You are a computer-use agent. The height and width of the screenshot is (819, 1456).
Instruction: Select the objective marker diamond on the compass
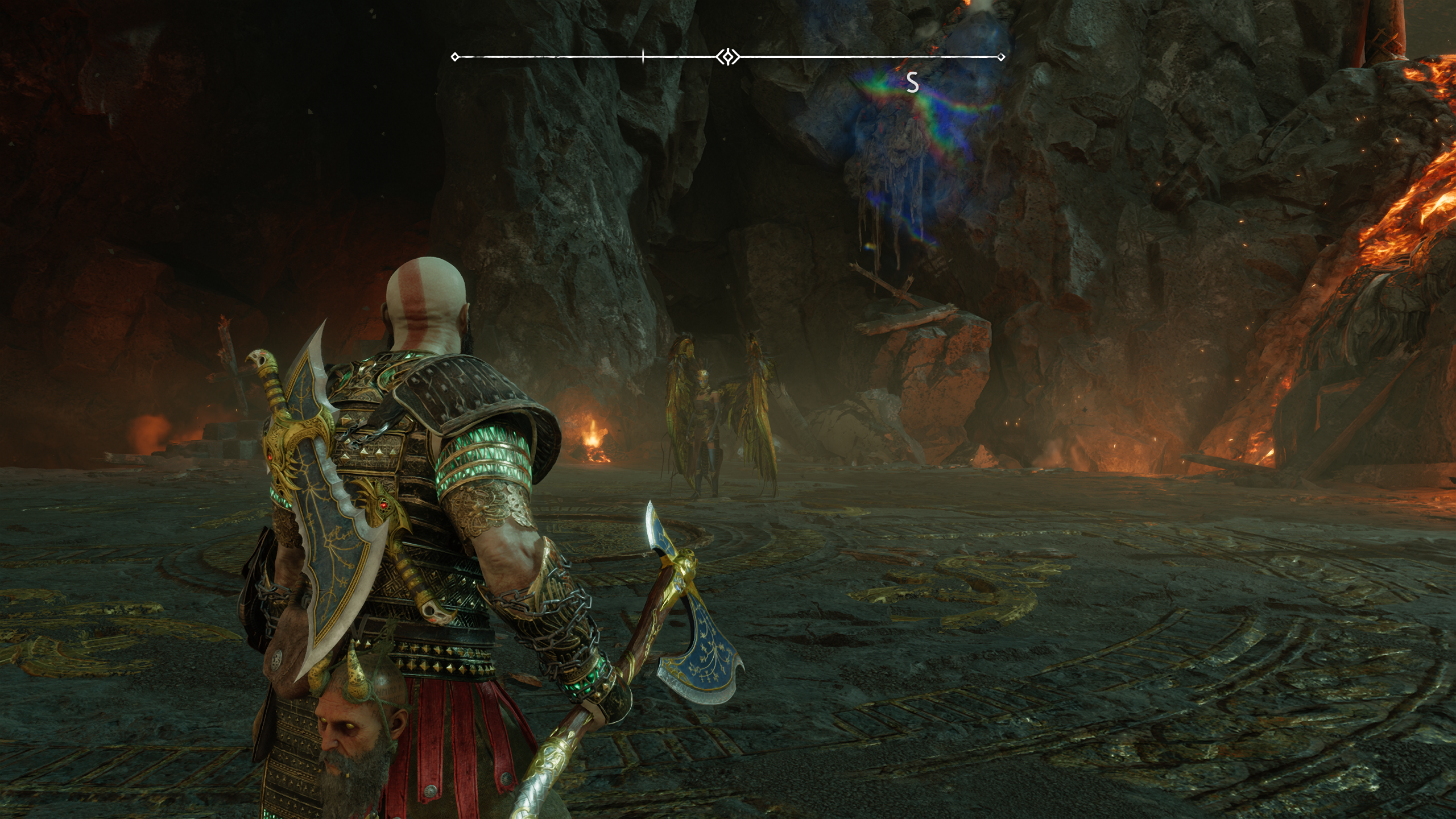[727, 55]
